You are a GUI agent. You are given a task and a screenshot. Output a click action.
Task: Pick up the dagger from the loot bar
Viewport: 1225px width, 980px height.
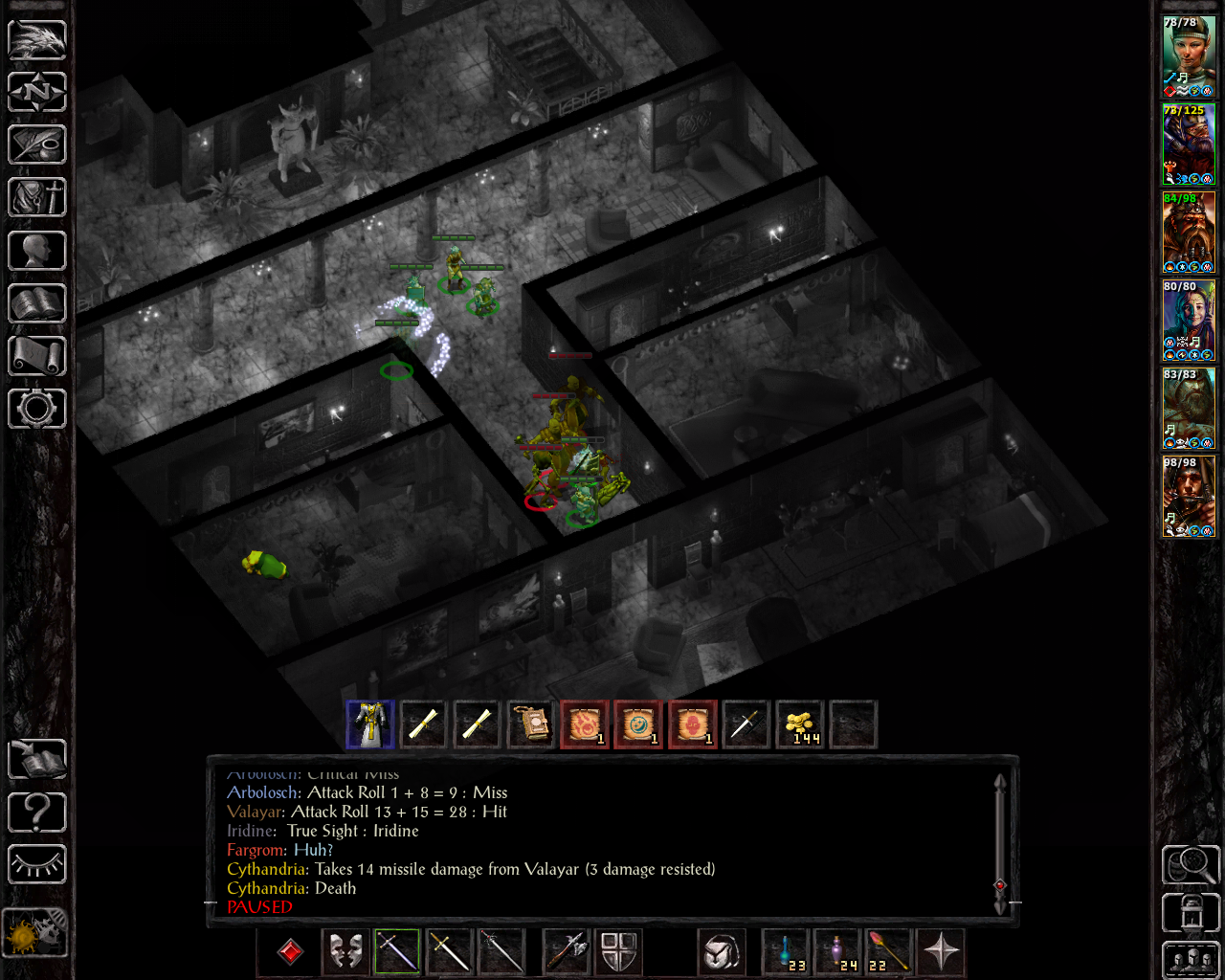click(746, 724)
